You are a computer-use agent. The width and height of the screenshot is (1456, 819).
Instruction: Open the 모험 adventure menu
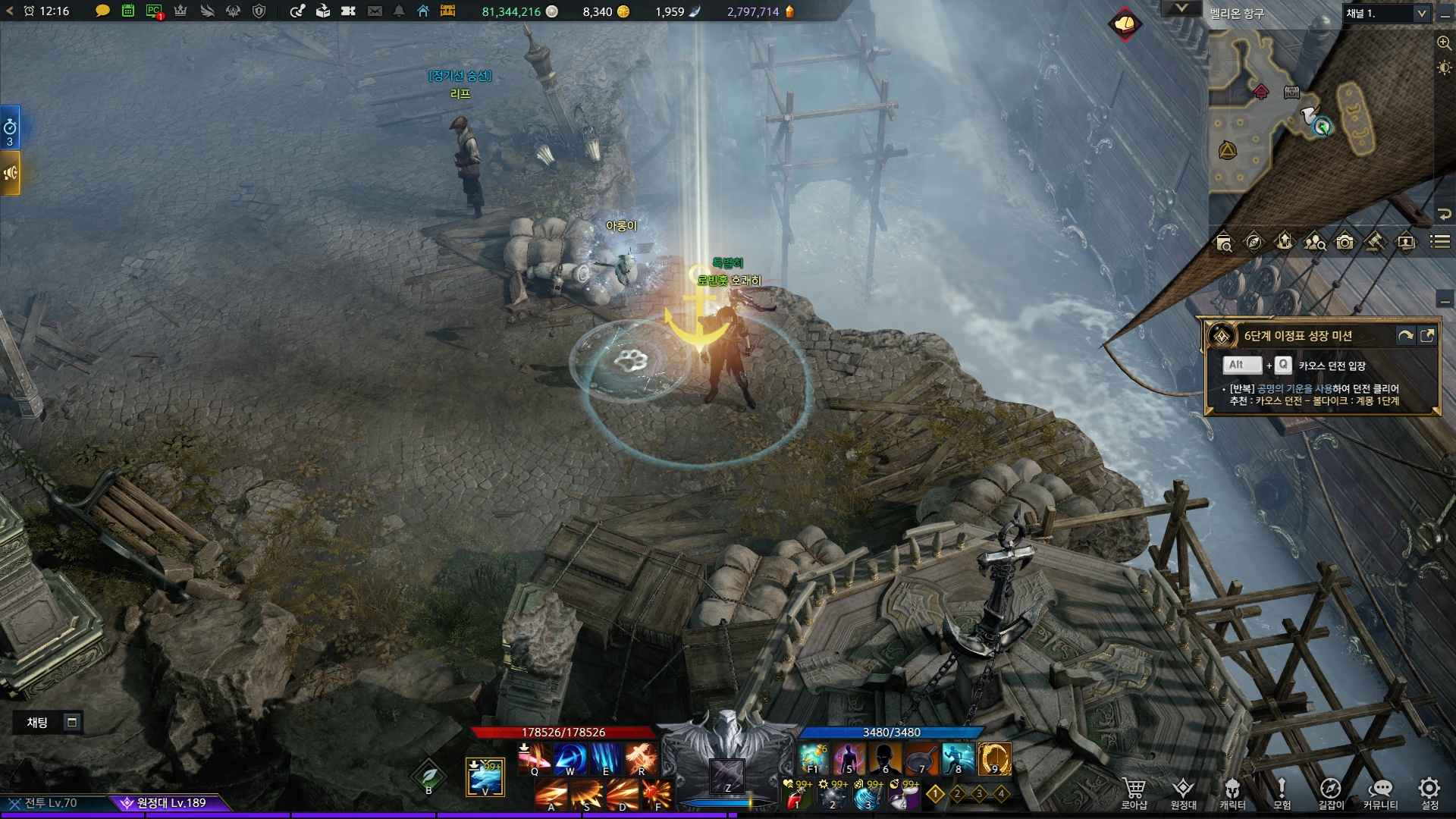tap(1282, 794)
